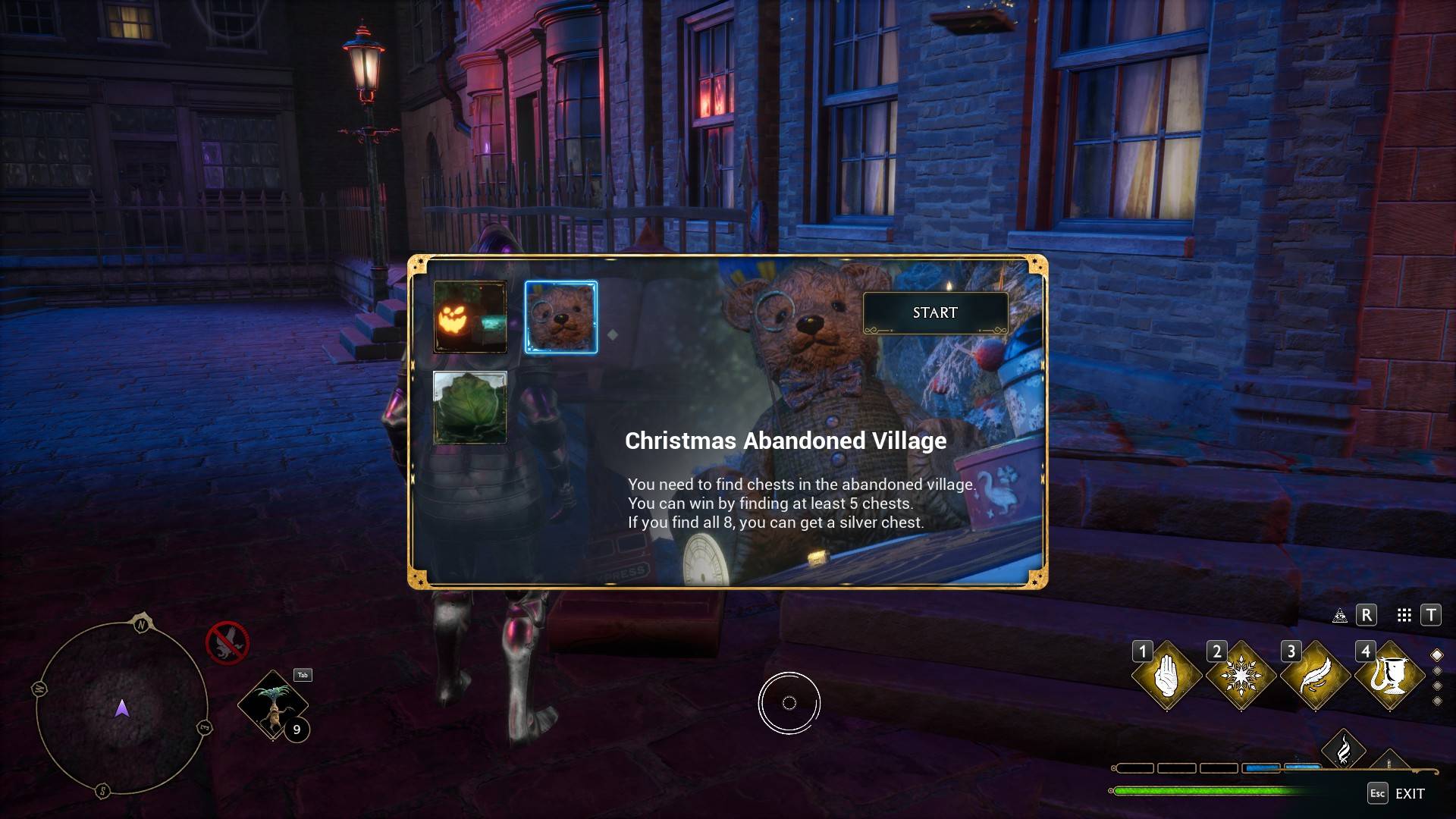Cast the ice burst spell in slot two

pyautogui.click(x=1240, y=675)
